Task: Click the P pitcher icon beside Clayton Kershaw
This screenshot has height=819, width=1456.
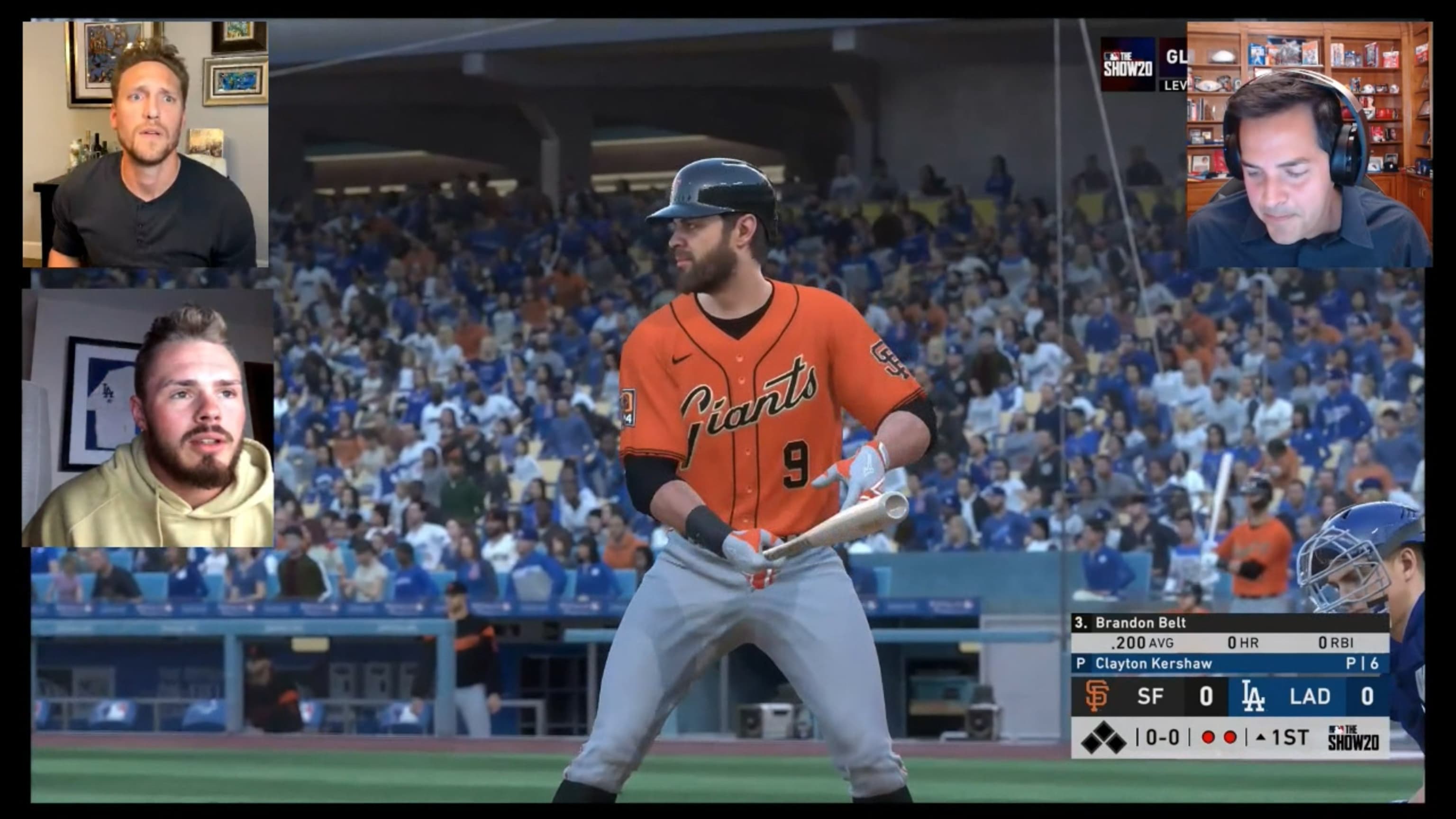Action: (x=1080, y=664)
